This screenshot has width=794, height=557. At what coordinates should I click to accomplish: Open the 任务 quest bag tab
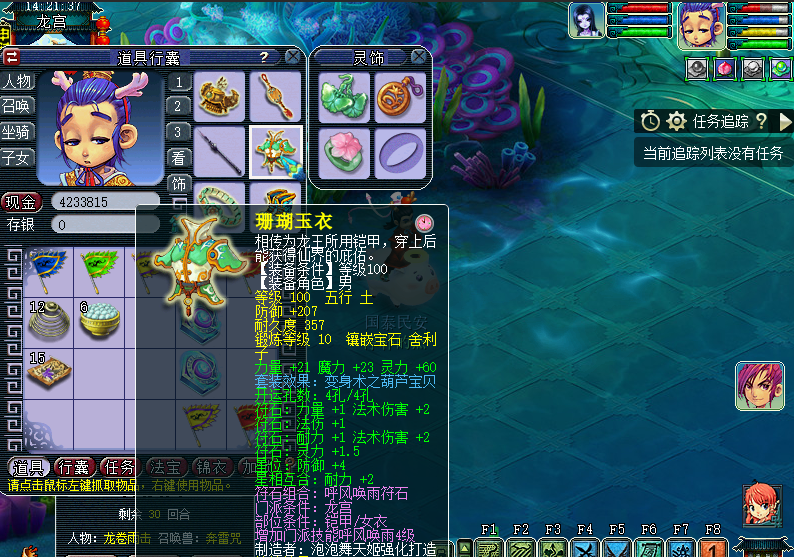click(x=120, y=467)
